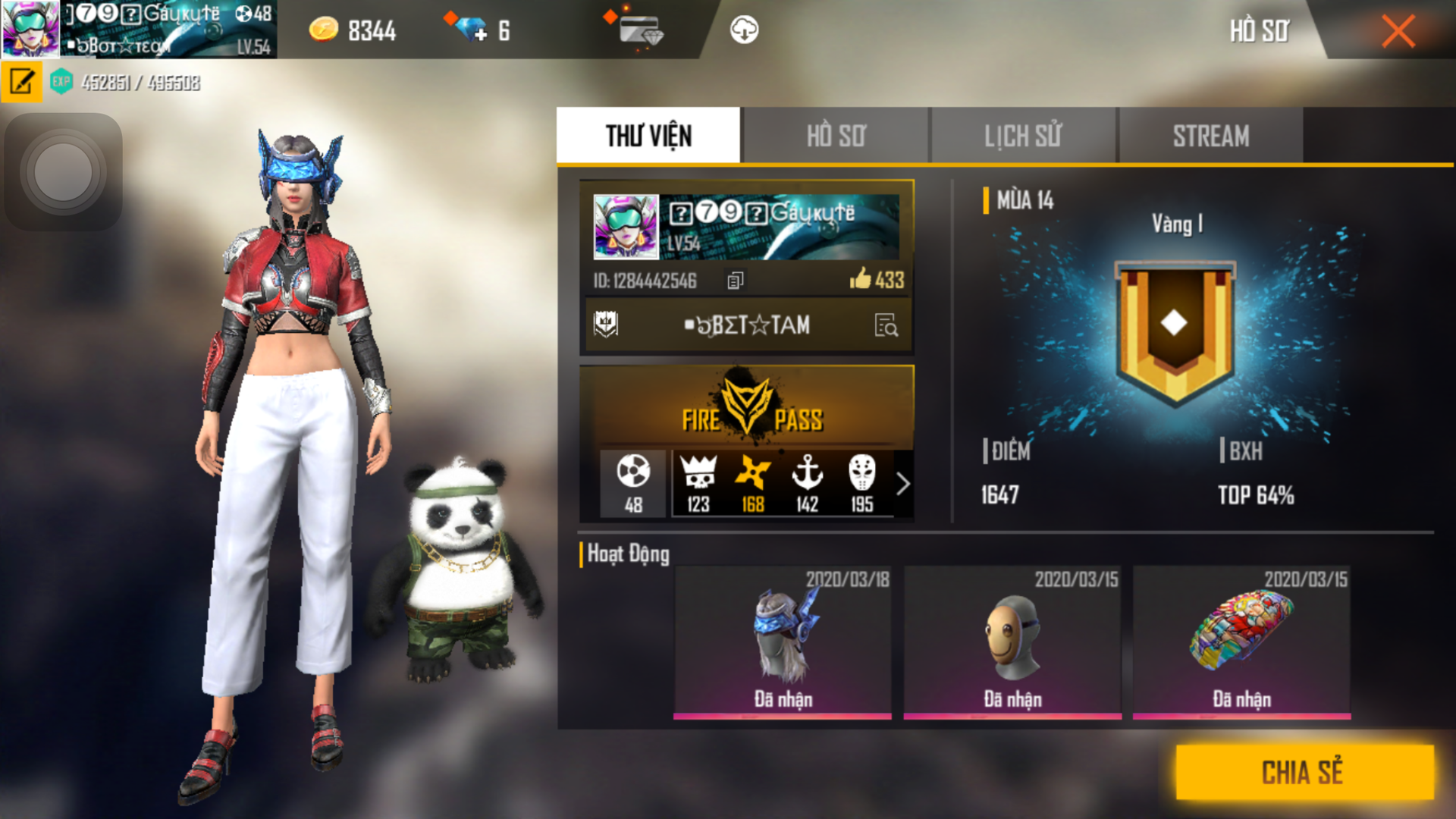The width and height of the screenshot is (1456, 819).
Task: Click the cloud download icon
Action: click(744, 30)
